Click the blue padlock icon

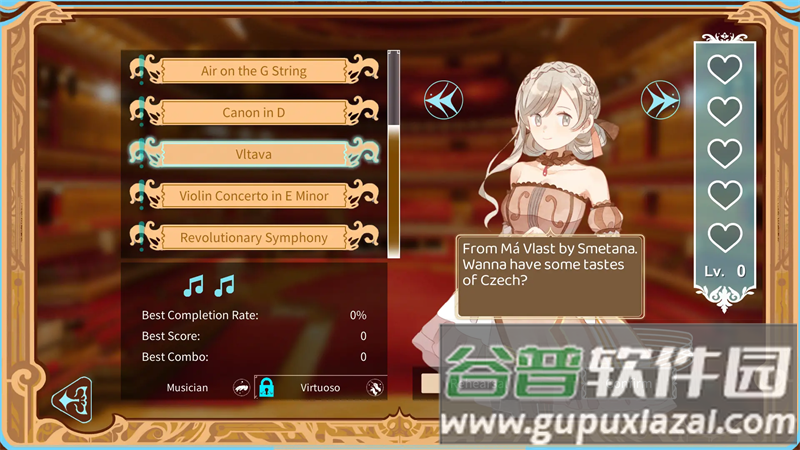click(266, 387)
